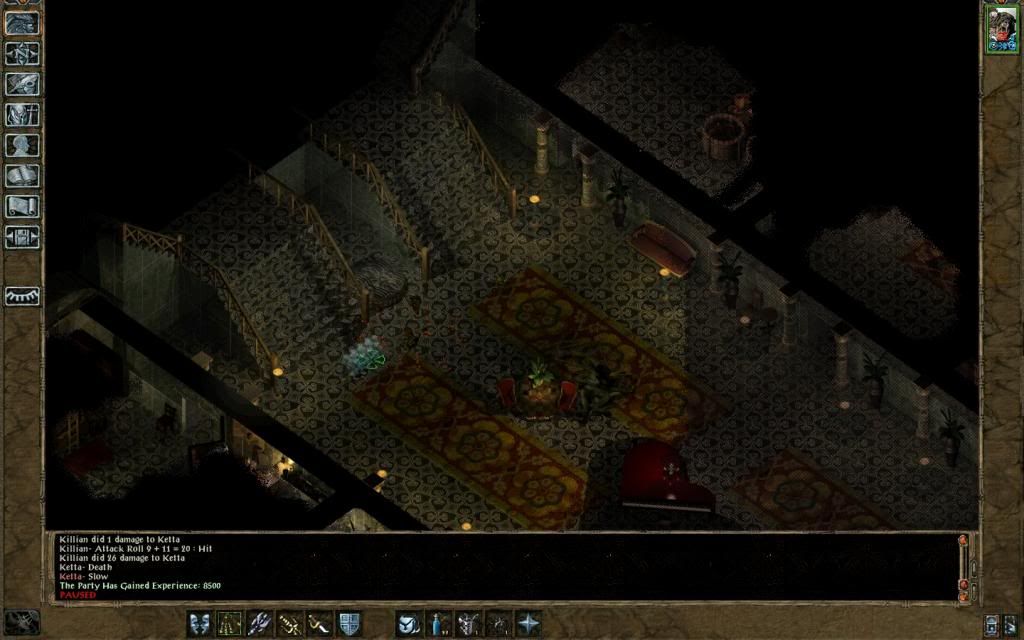This screenshot has width=1024, height=640.
Task: Show the character record bust button
Action: point(22,146)
